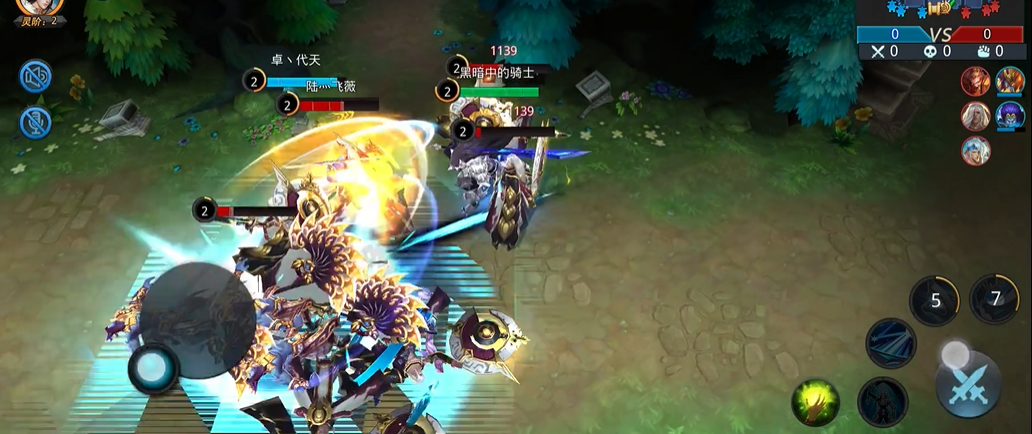Open the minimap with the scroll icon

940,8
